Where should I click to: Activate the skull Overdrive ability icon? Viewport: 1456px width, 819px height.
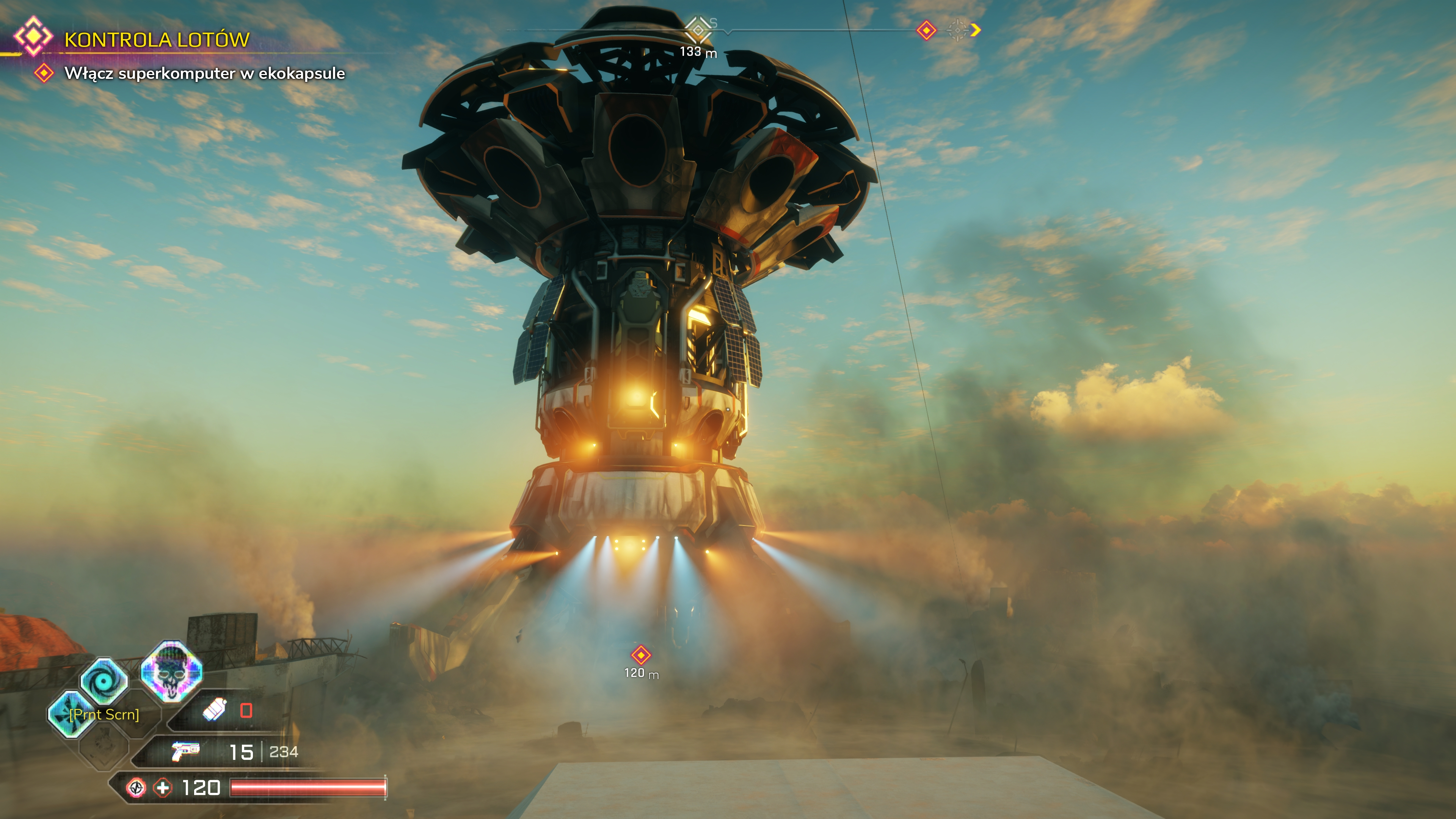point(171,670)
